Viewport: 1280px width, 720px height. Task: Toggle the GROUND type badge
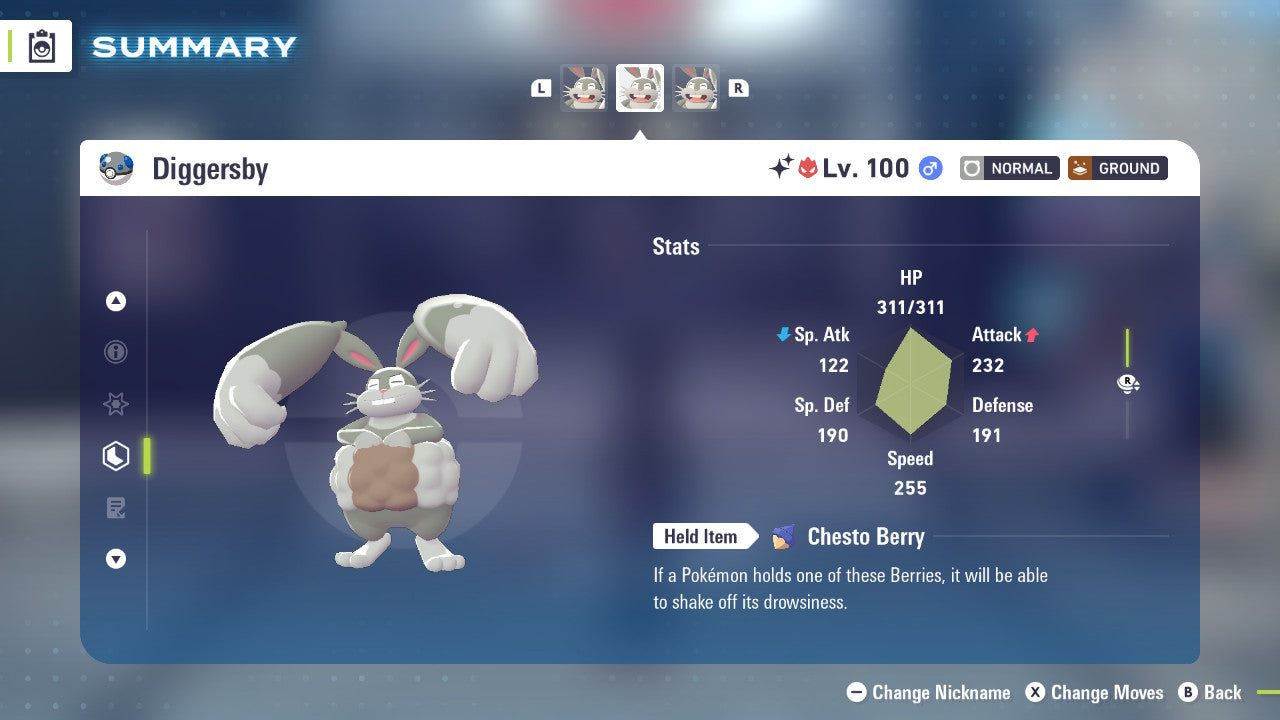coord(1117,168)
